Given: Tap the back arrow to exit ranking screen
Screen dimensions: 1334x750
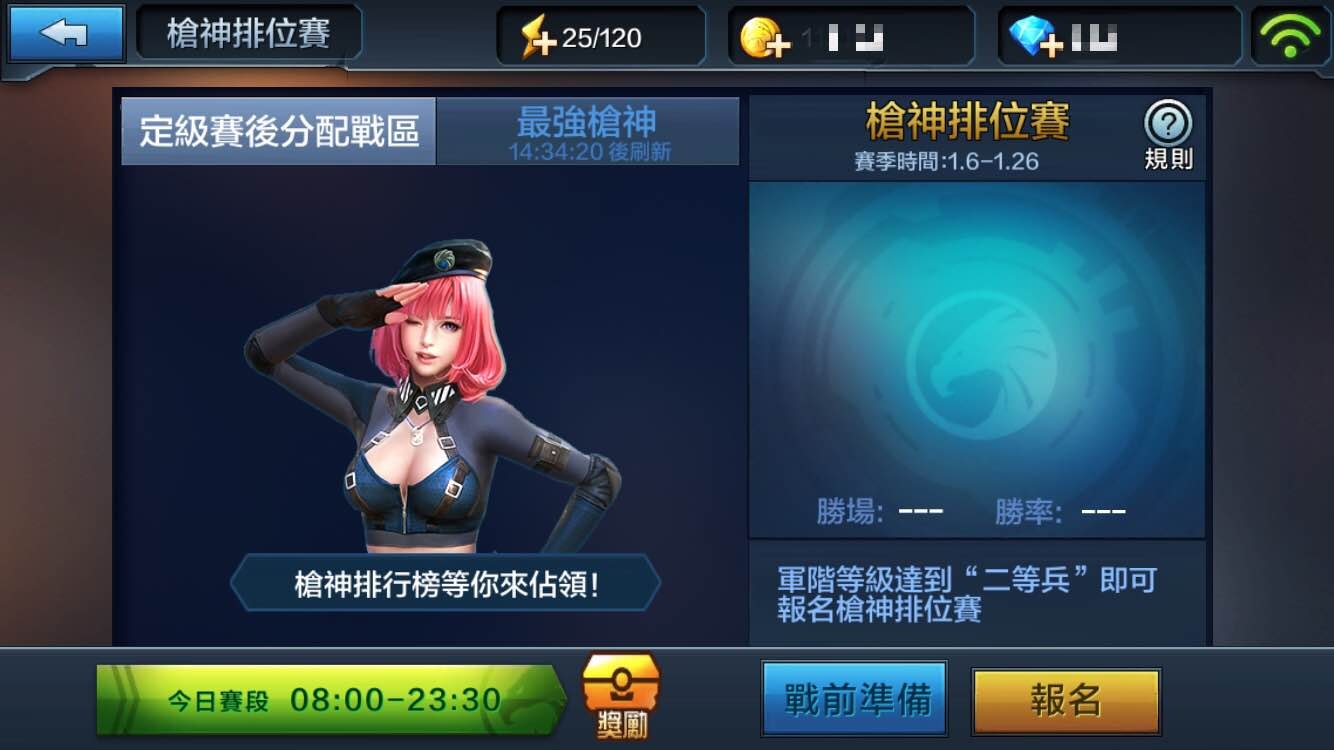Looking at the screenshot, I should (x=66, y=33).
